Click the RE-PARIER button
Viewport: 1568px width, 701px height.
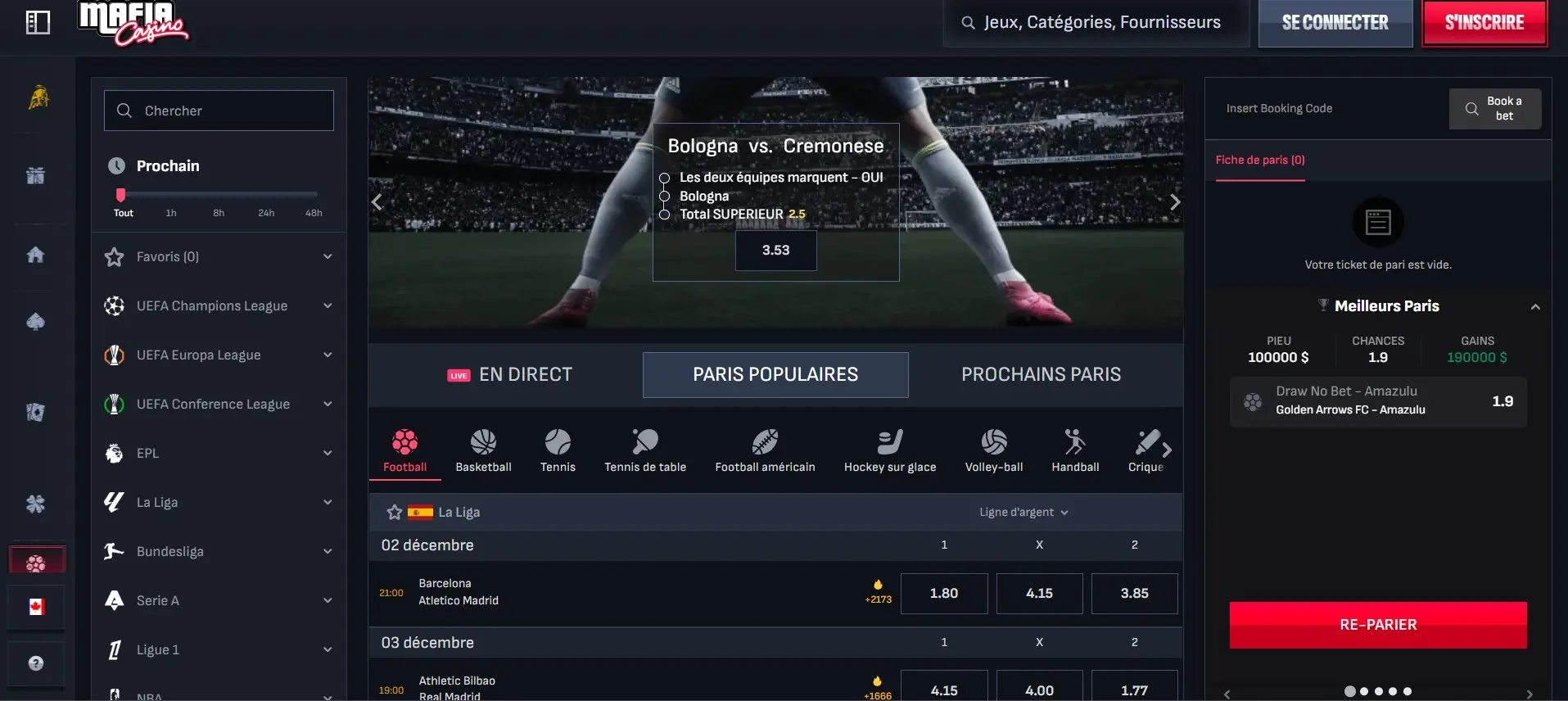(x=1378, y=624)
